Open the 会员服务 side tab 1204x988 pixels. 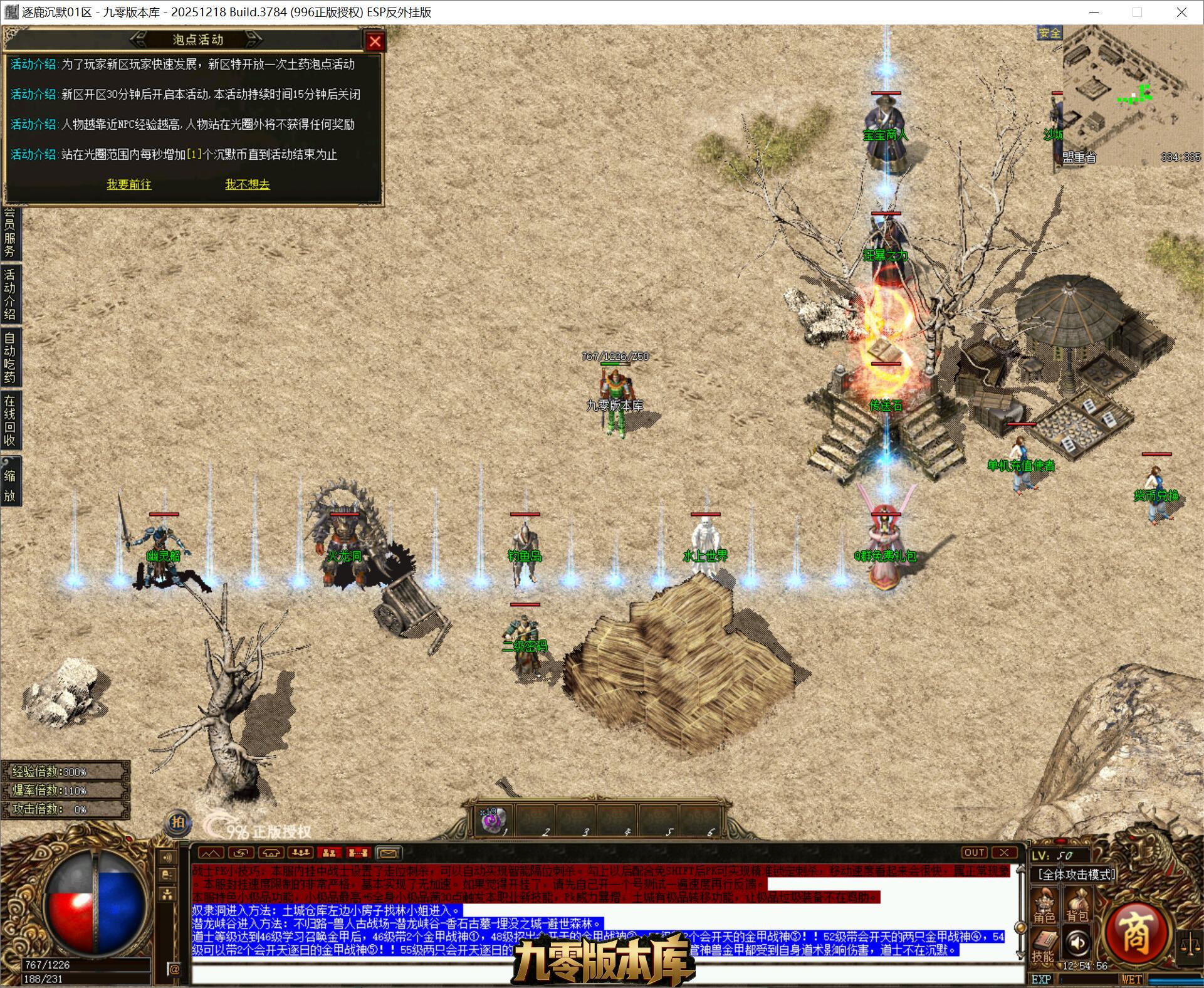click(10, 233)
